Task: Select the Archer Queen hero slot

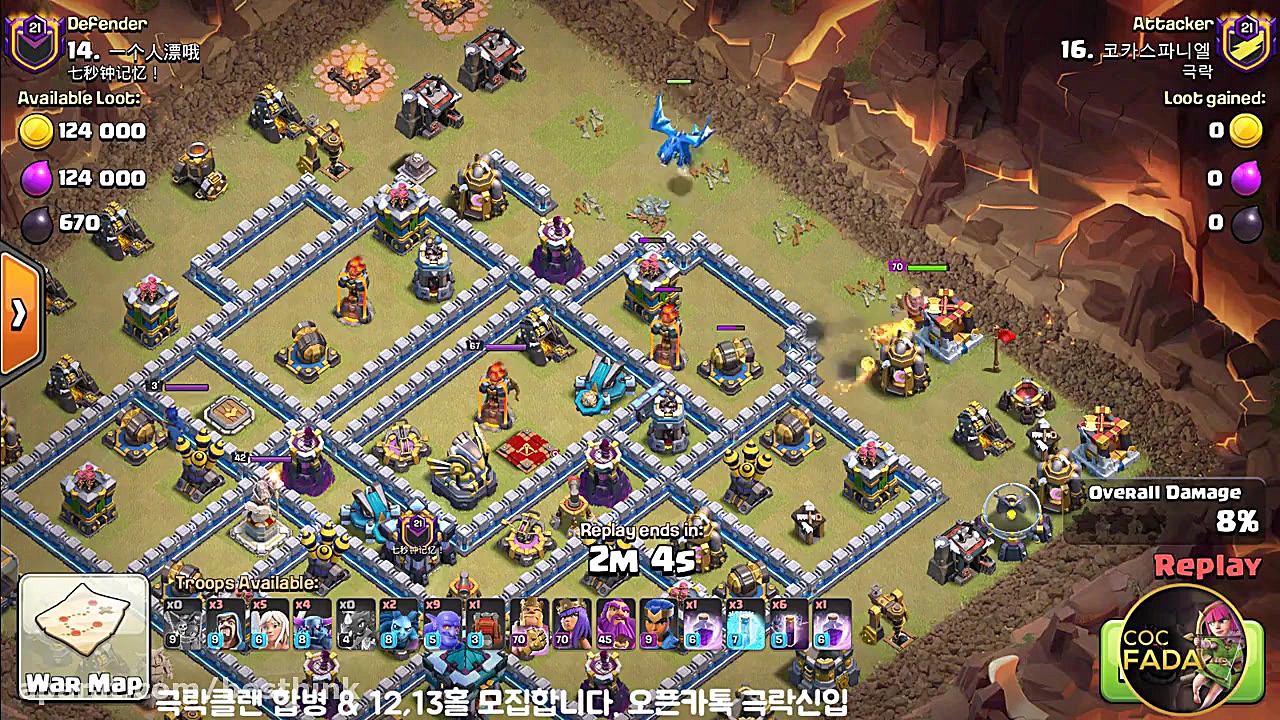Action: [x=573, y=625]
